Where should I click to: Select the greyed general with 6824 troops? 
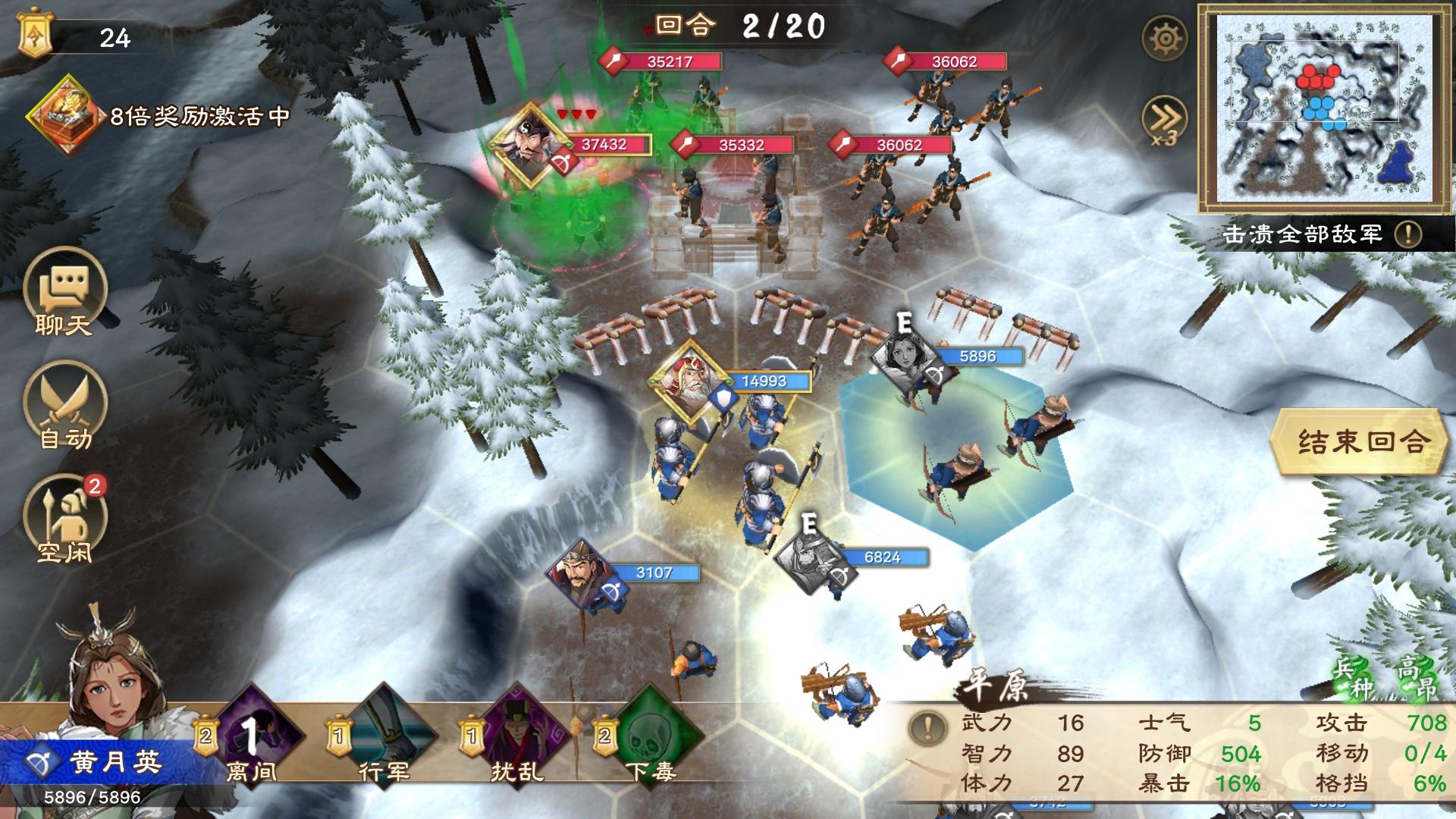pyautogui.click(x=811, y=560)
